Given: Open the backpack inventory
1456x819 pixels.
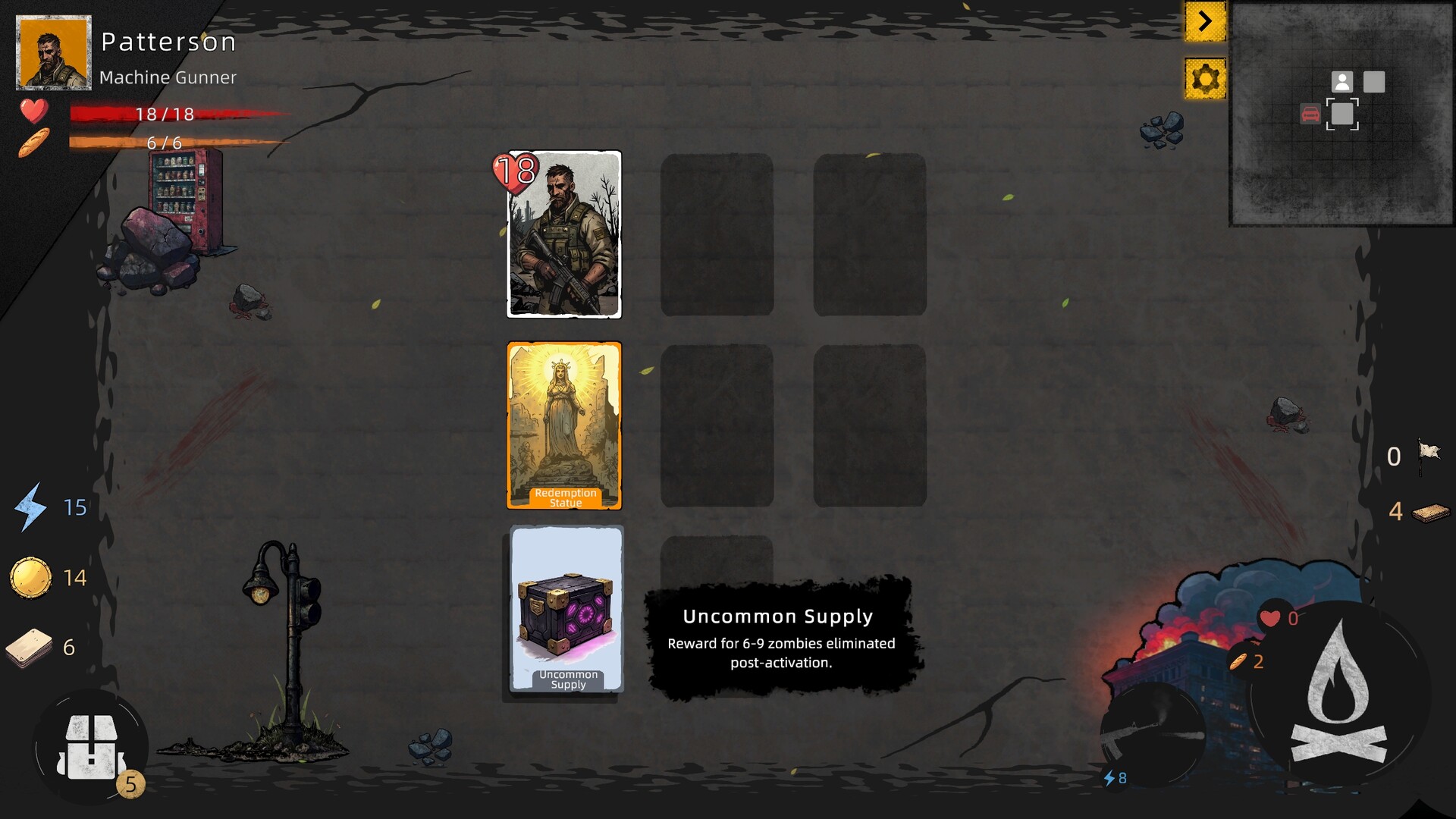Looking at the screenshot, I should (91, 747).
